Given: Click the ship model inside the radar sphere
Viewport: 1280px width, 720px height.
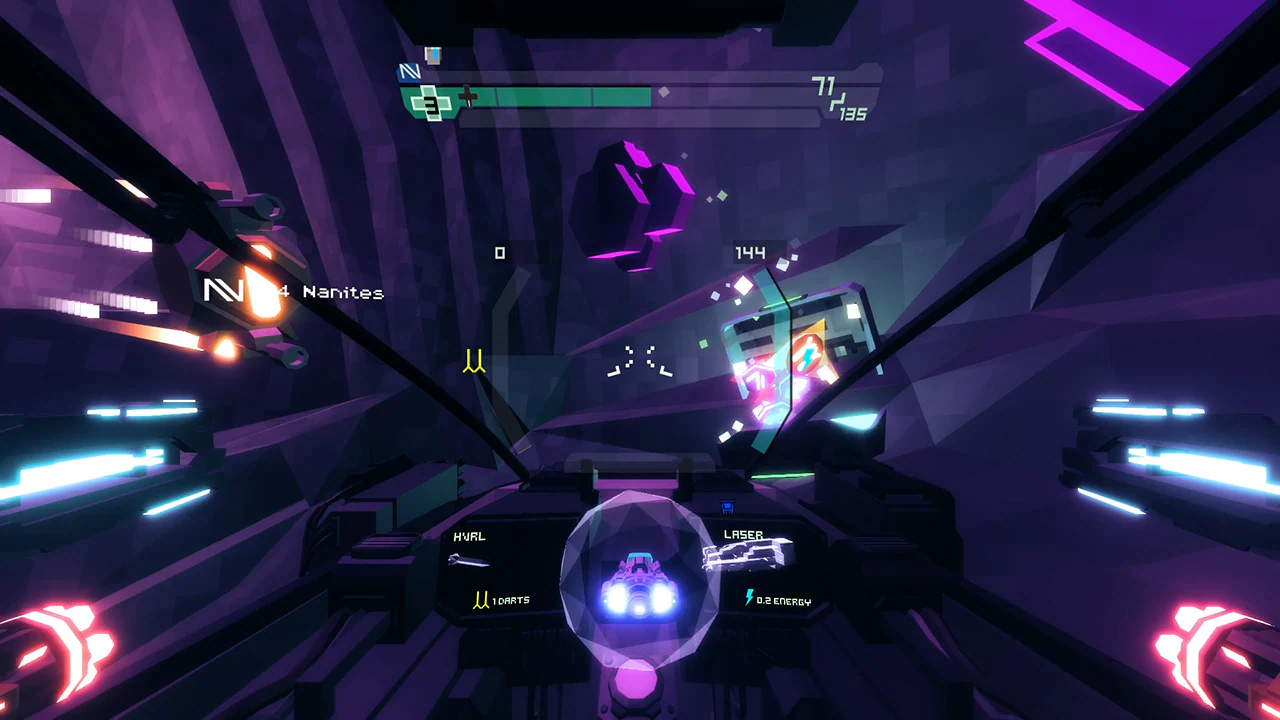Looking at the screenshot, I should tap(640, 585).
